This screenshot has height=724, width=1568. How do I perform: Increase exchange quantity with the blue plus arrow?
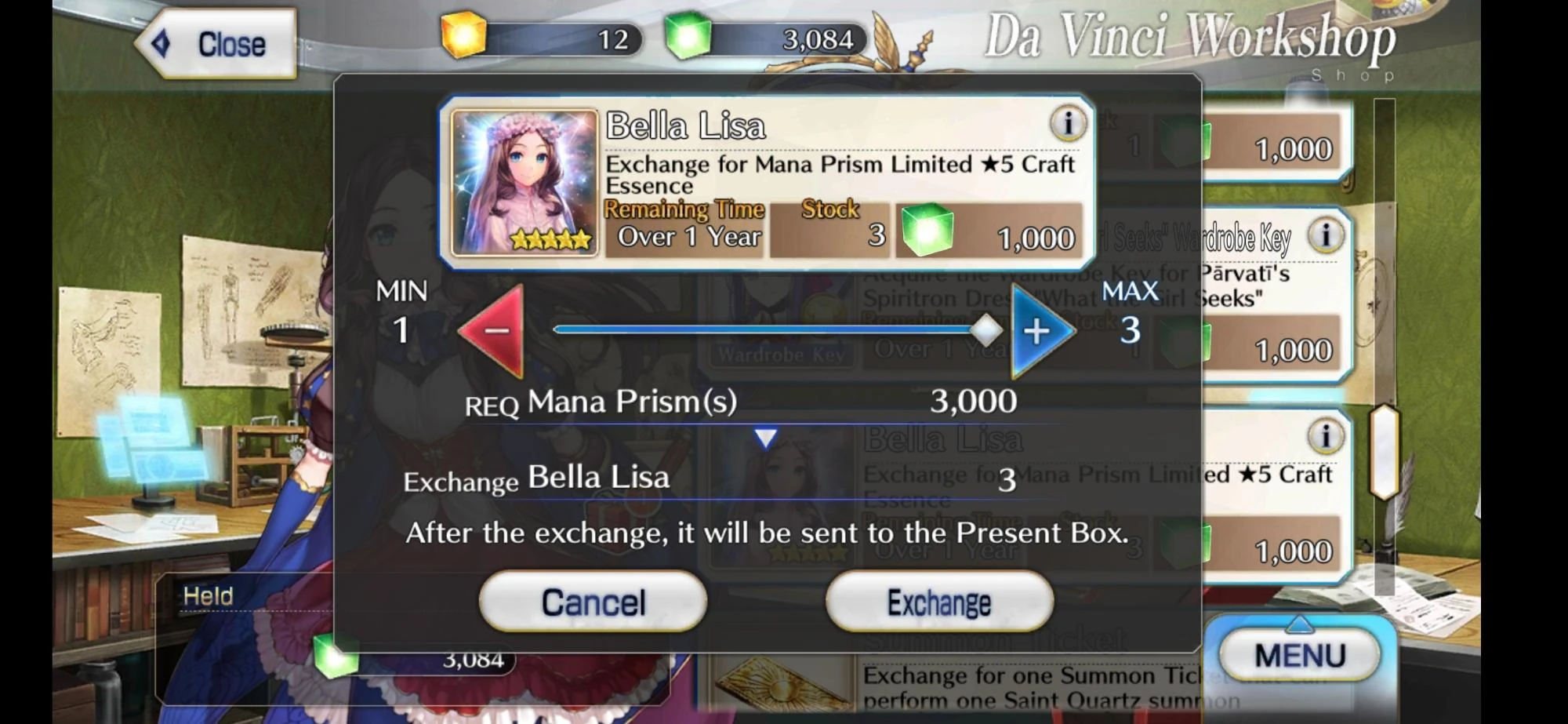[x=1036, y=331]
